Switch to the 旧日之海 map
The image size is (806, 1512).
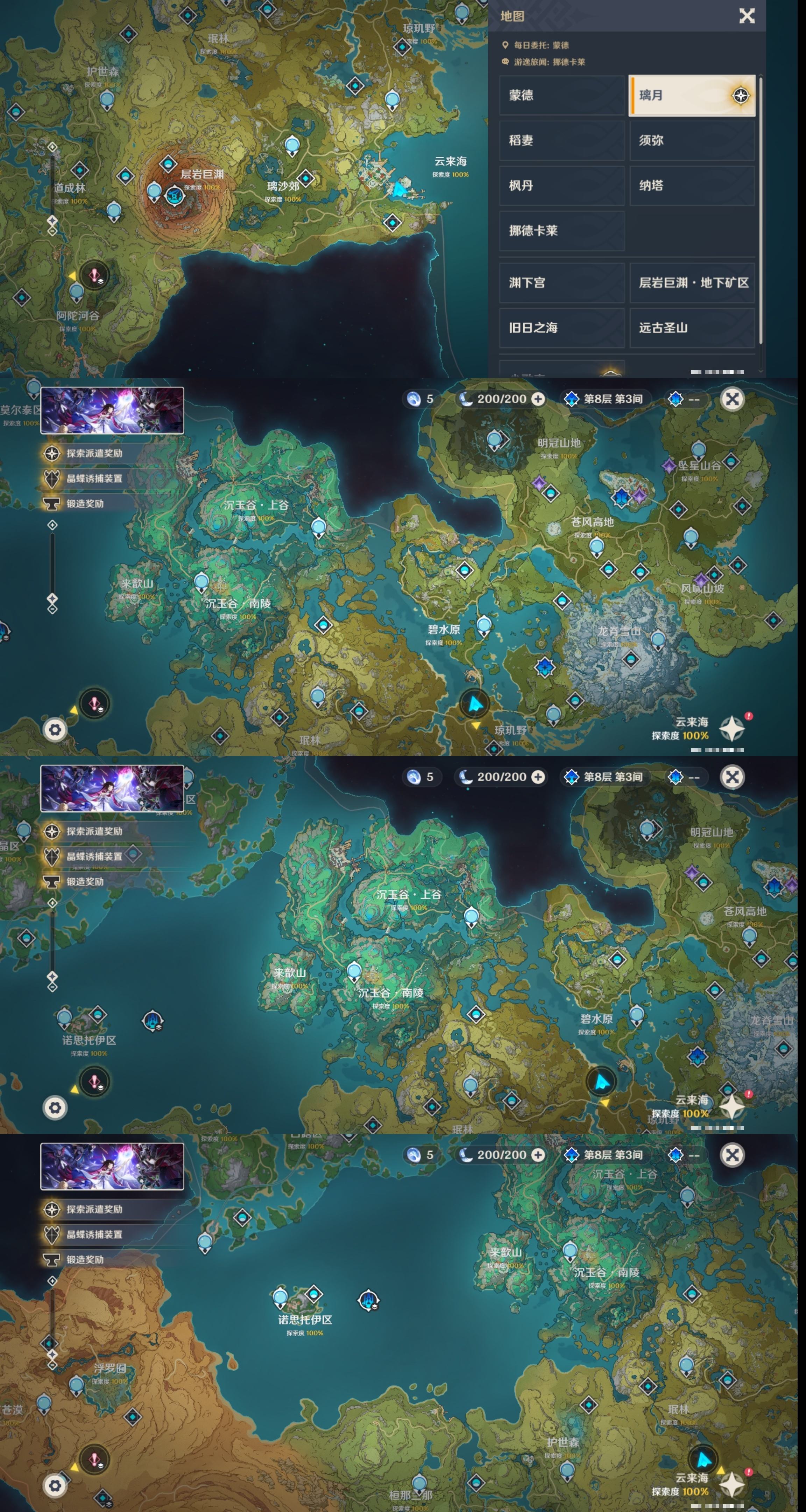561,328
